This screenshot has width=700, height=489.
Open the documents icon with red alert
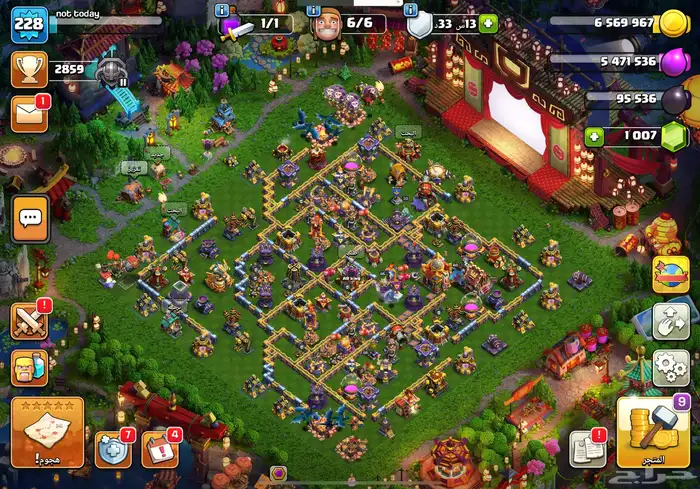(588, 449)
